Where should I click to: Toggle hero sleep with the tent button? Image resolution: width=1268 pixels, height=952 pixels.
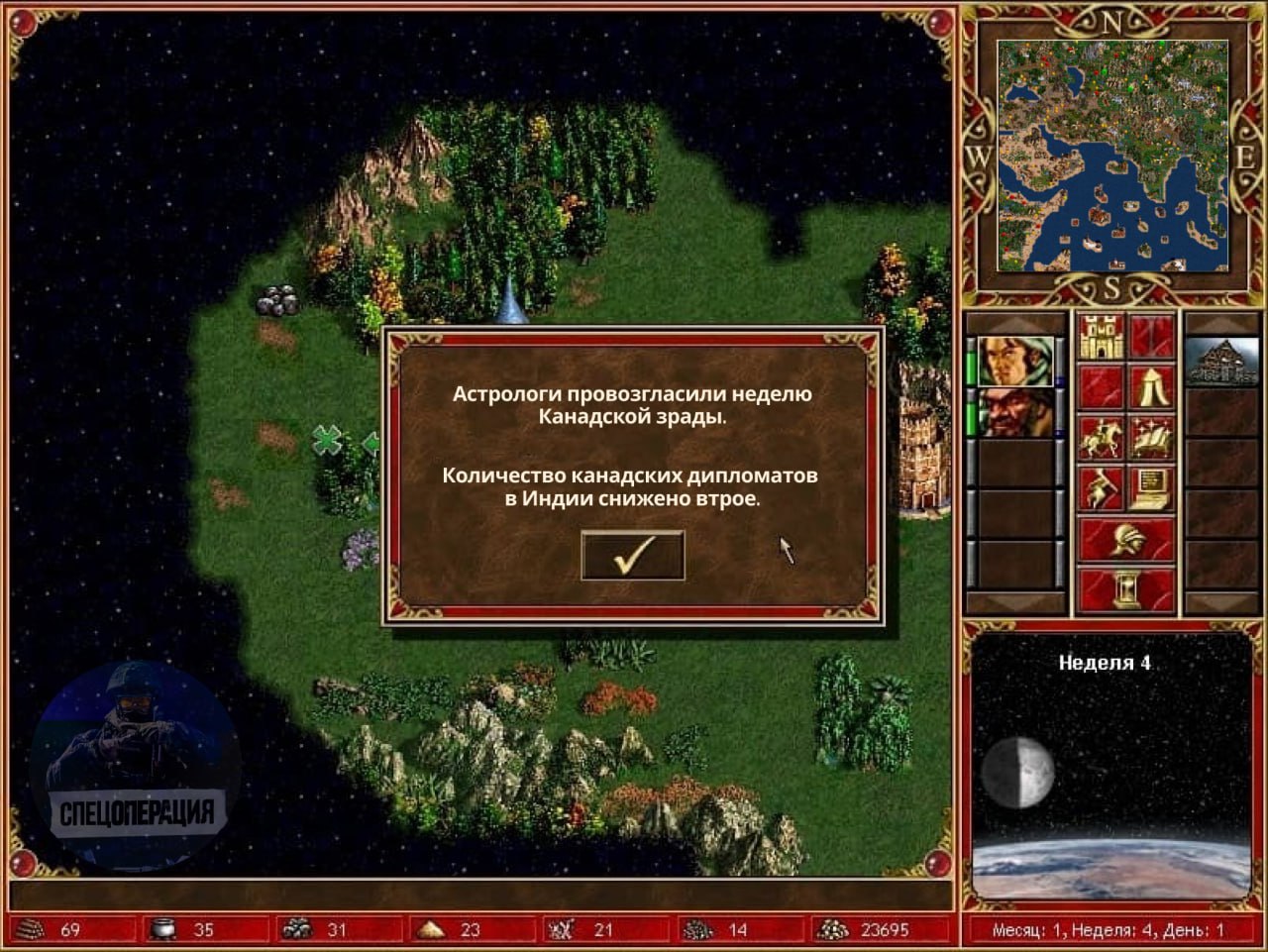[x=1151, y=386]
